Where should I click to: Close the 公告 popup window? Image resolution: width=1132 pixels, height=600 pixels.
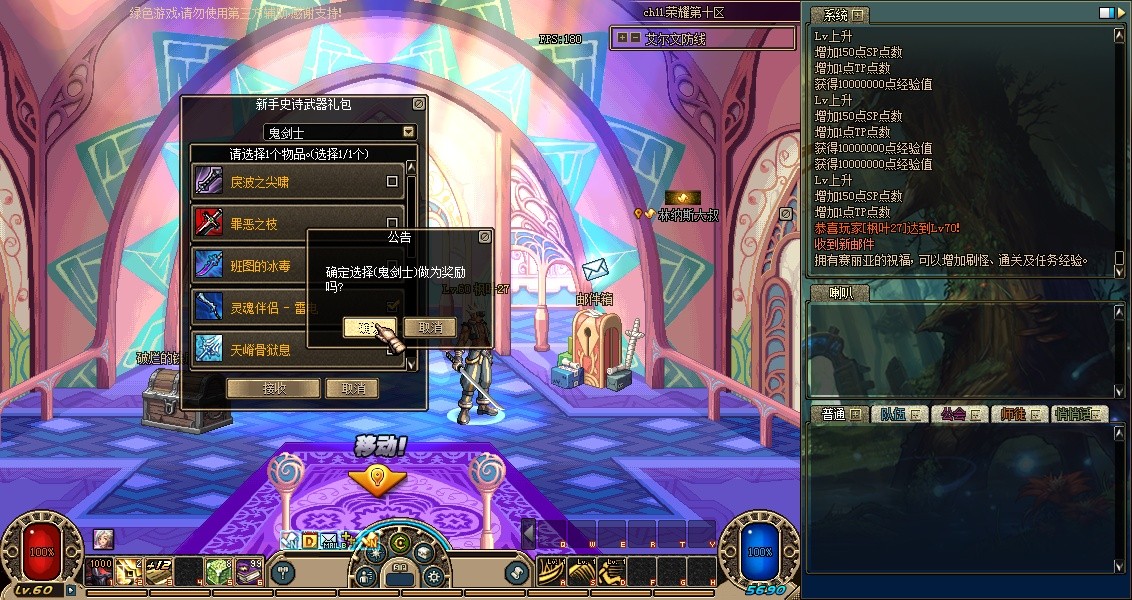point(485,237)
